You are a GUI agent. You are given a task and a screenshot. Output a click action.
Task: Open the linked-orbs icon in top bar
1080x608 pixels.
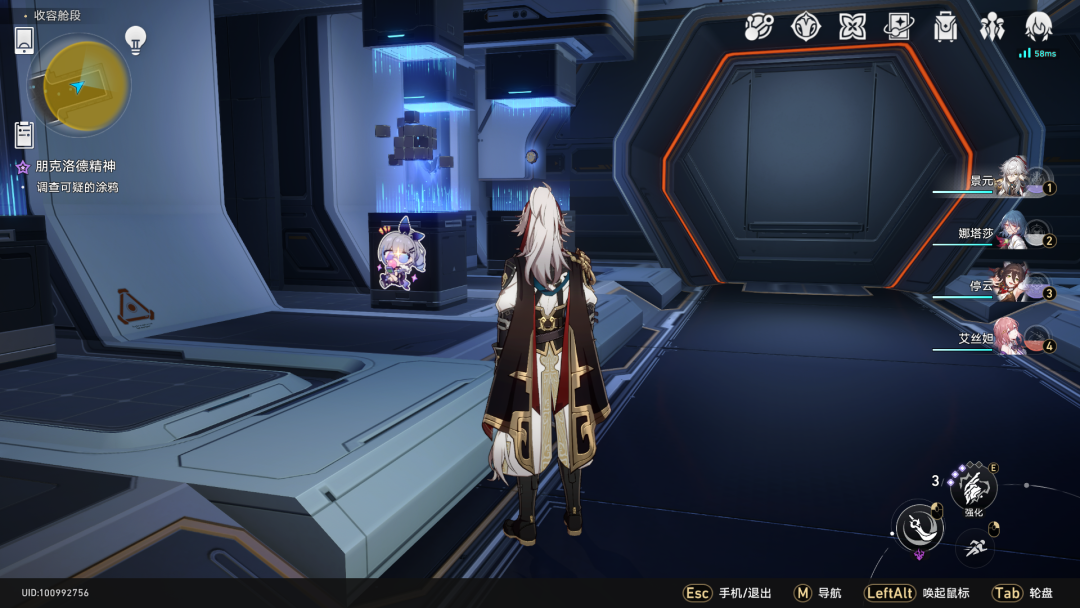(759, 27)
